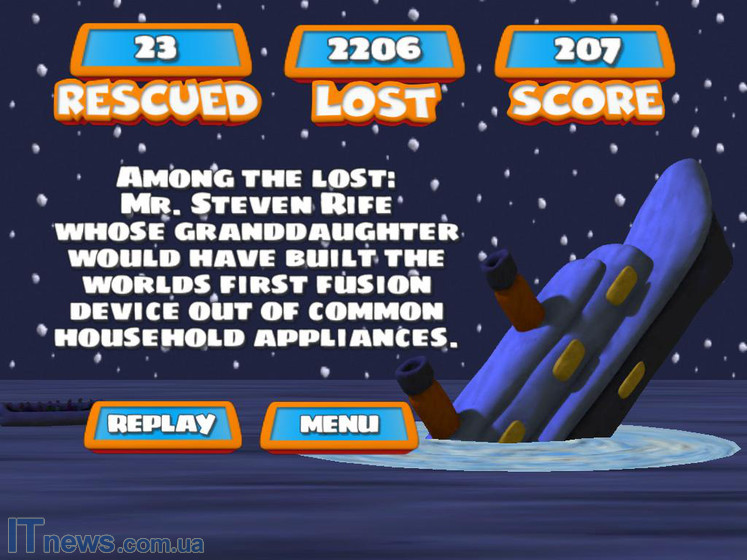The height and width of the screenshot is (560, 747).
Task: Click the Replay button
Action: click(161, 424)
